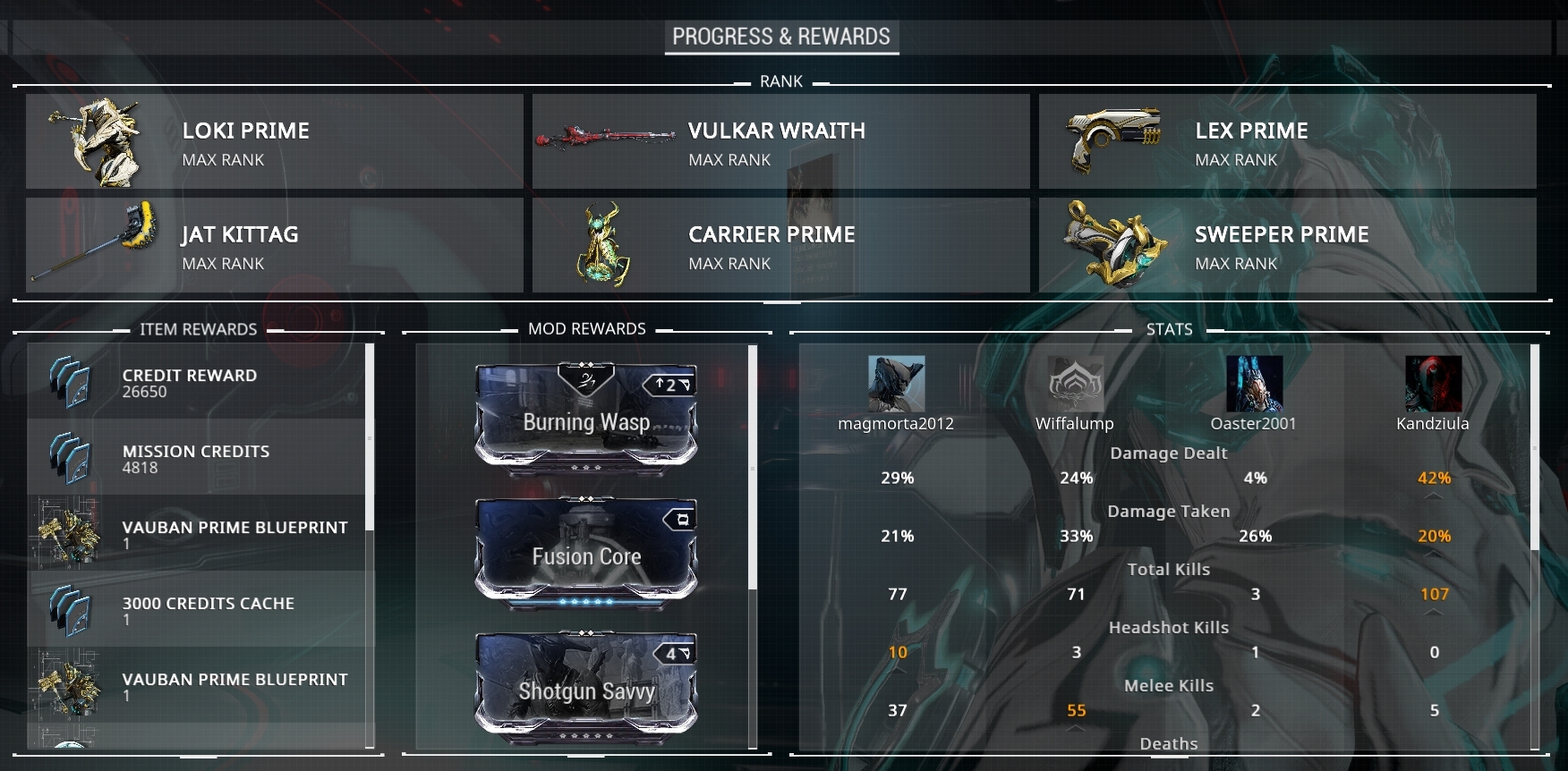Click the Stats panel scrollbar
This screenshot has width=1568, height=771.
pyautogui.click(x=1534, y=447)
